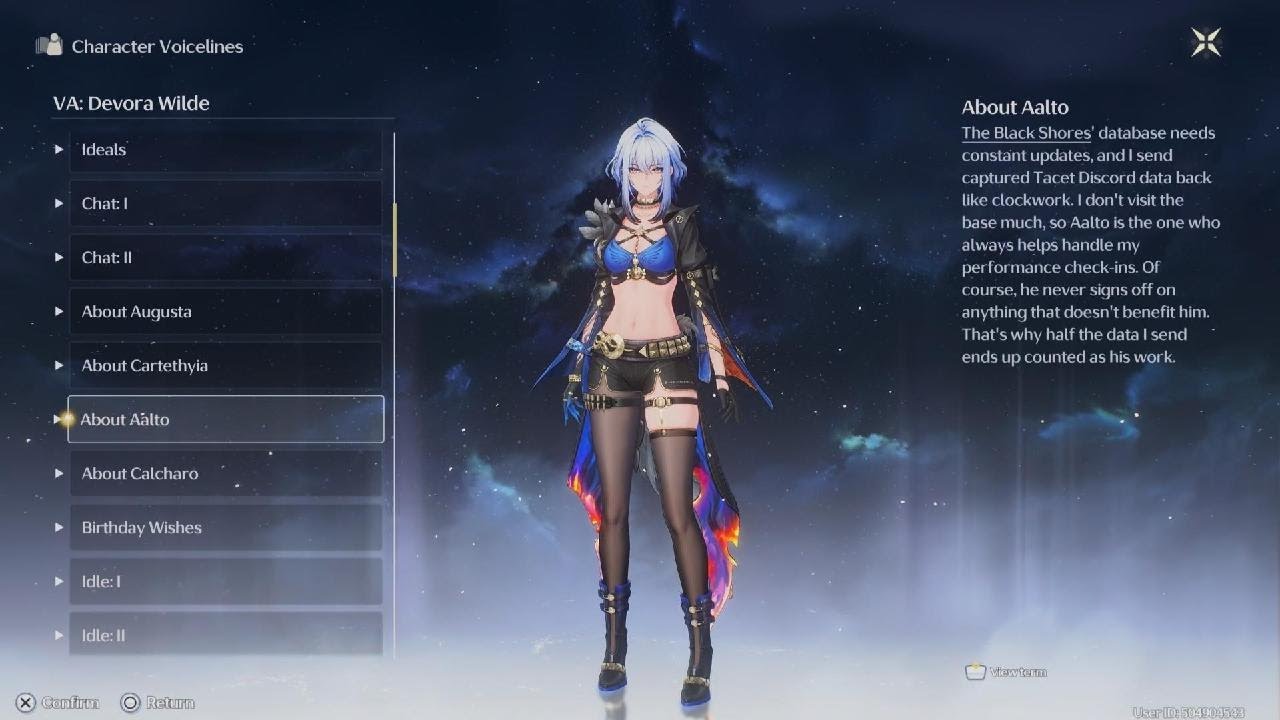Image resolution: width=1280 pixels, height=720 pixels.
Task: Select the About Cartethyia entry
Action: point(225,366)
